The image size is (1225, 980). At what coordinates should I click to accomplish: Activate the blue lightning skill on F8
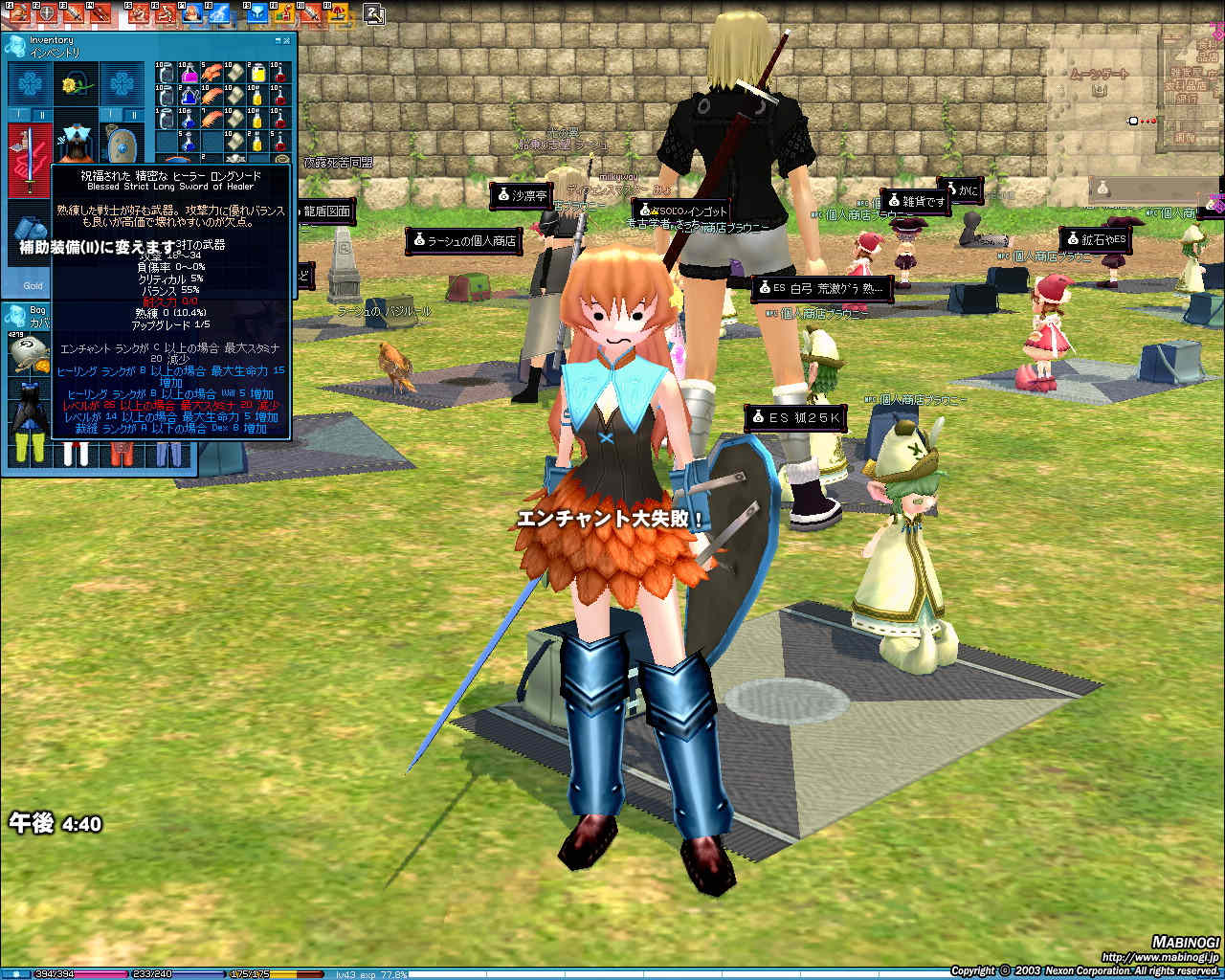[220, 12]
